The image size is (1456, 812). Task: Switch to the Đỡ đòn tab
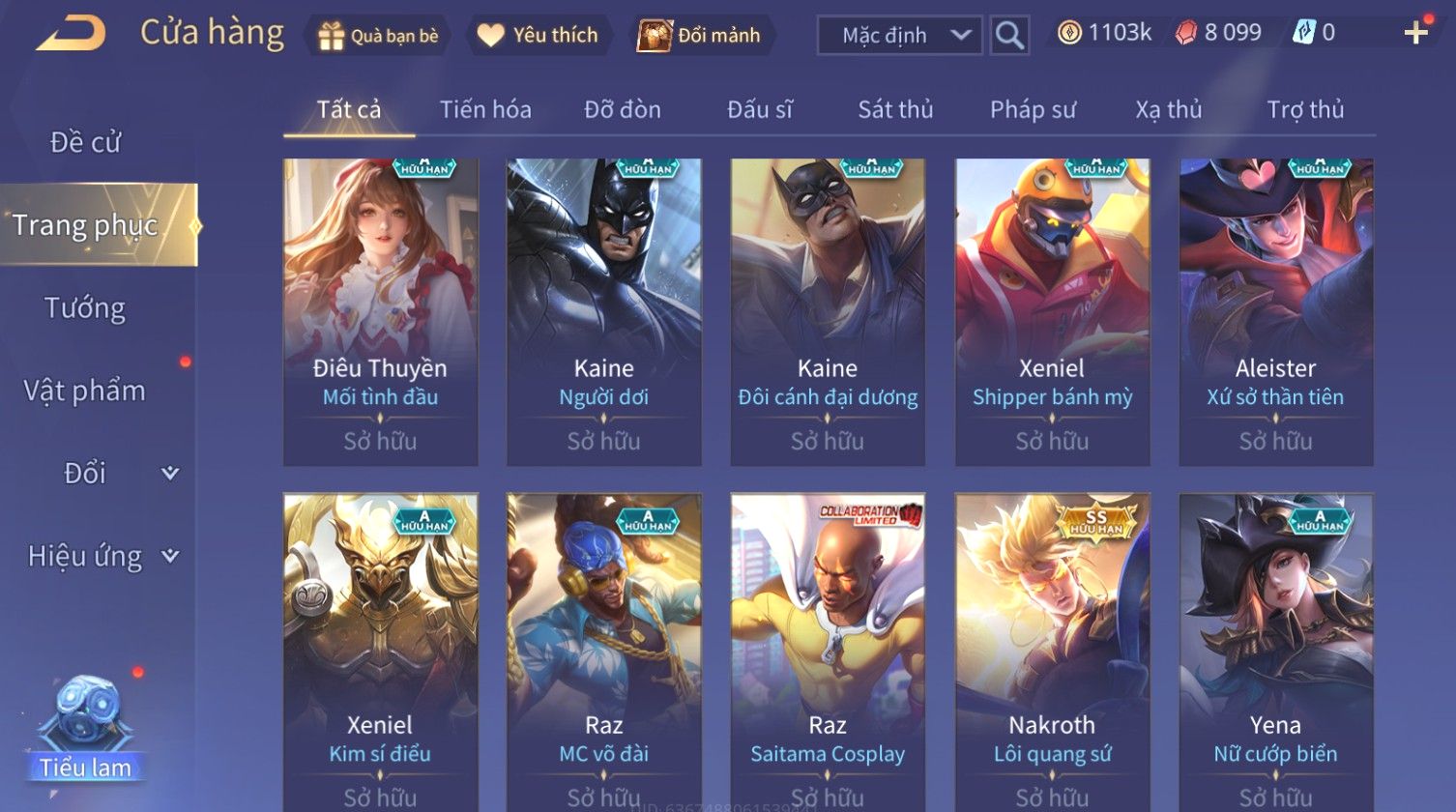point(623,110)
